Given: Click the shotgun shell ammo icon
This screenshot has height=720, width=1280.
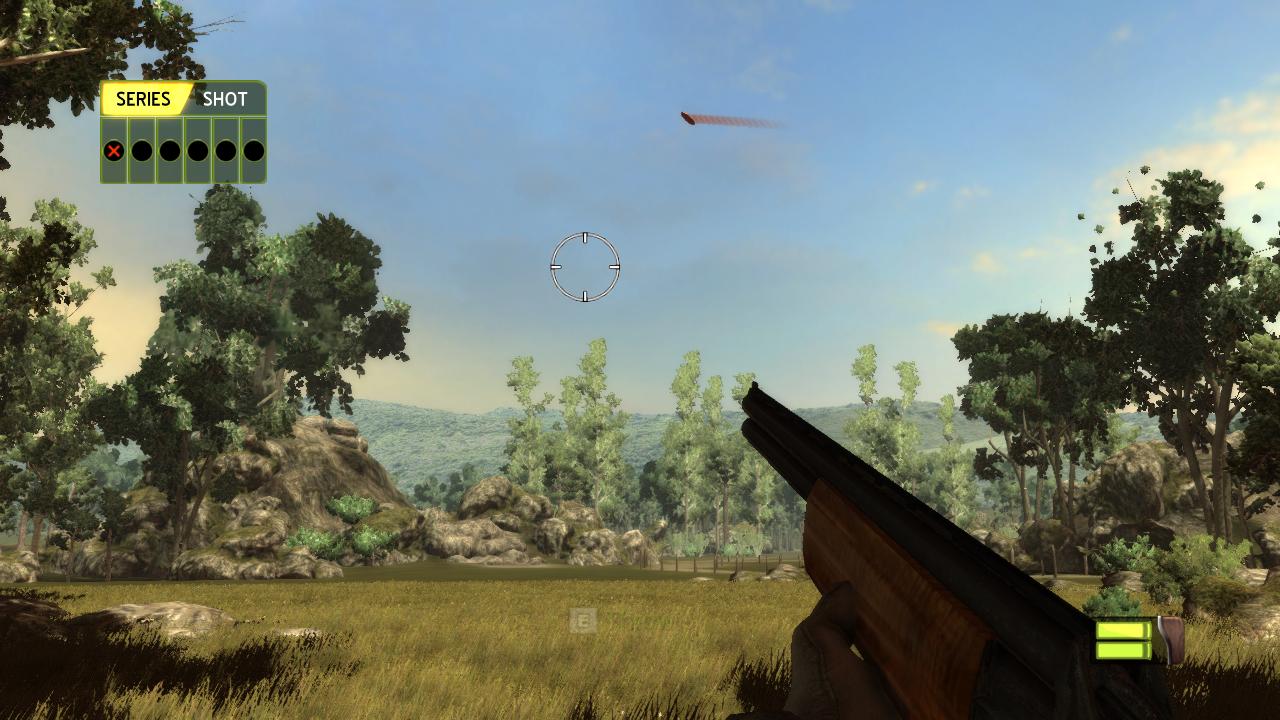Looking at the screenshot, I should pyautogui.click(x=1139, y=641).
